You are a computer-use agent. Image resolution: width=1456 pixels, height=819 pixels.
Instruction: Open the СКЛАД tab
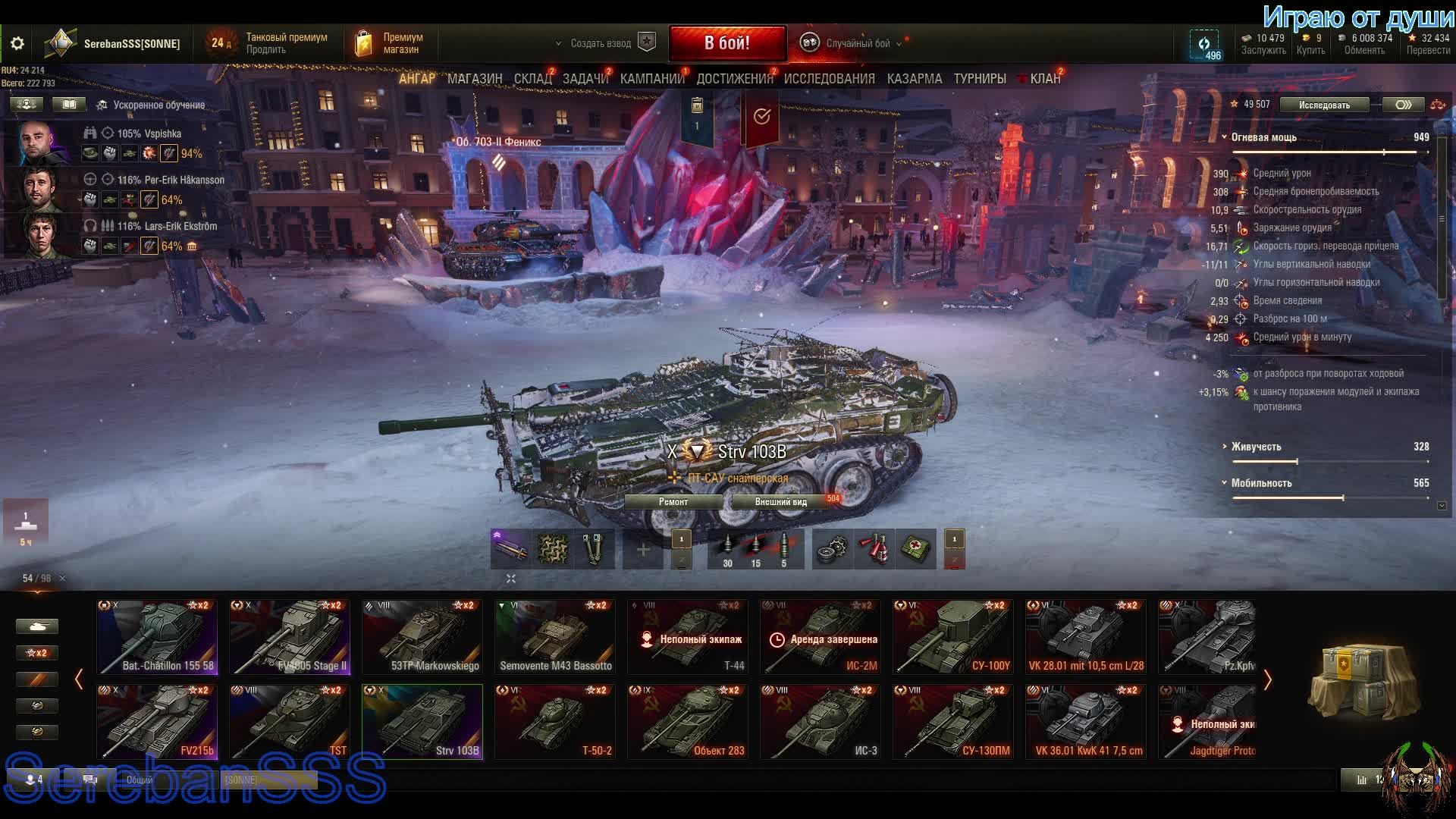pos(532,79)
